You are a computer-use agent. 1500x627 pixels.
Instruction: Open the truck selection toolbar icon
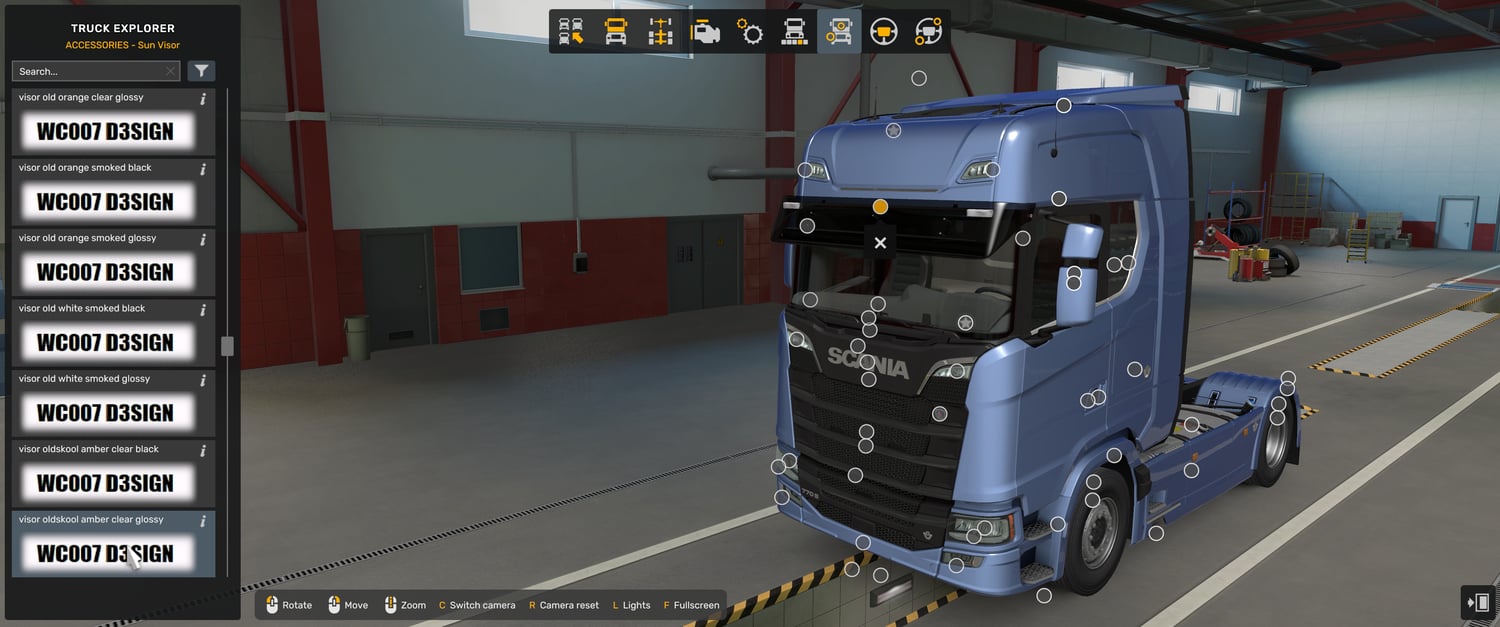(x=571, y=32)
